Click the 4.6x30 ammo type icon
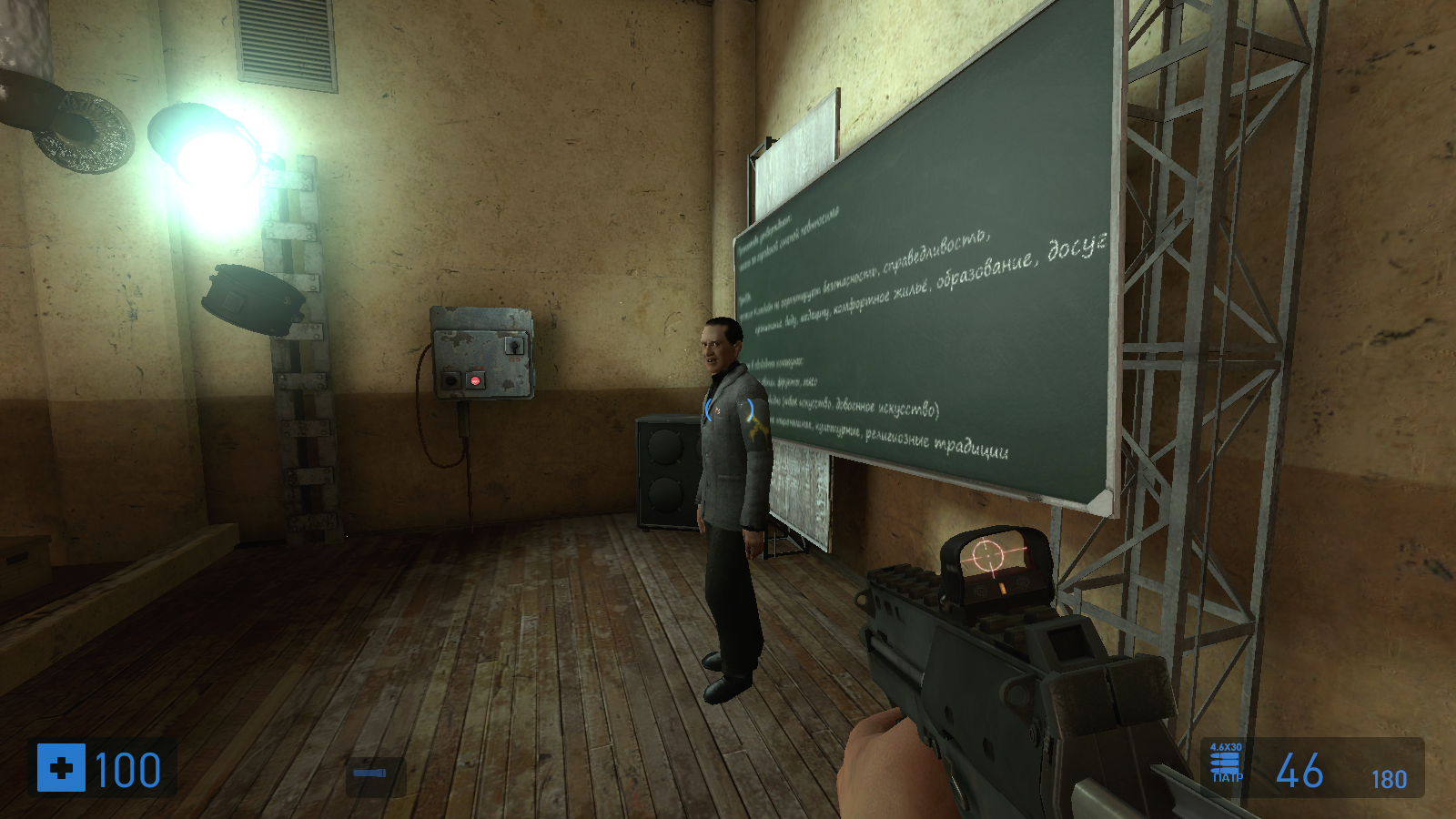 (x=1226, y=763)
